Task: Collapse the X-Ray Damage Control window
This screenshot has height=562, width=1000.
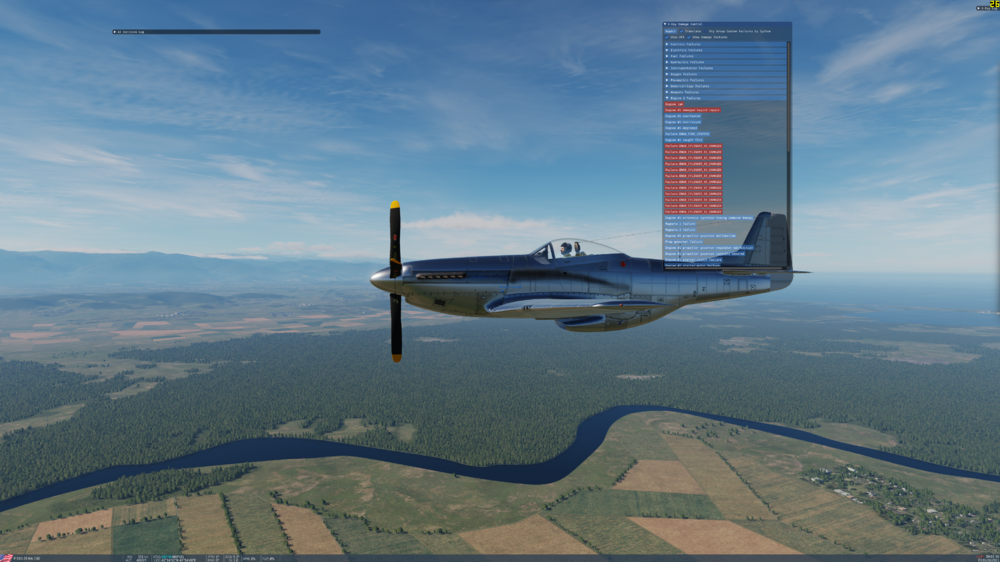Action: click(666, 24)
